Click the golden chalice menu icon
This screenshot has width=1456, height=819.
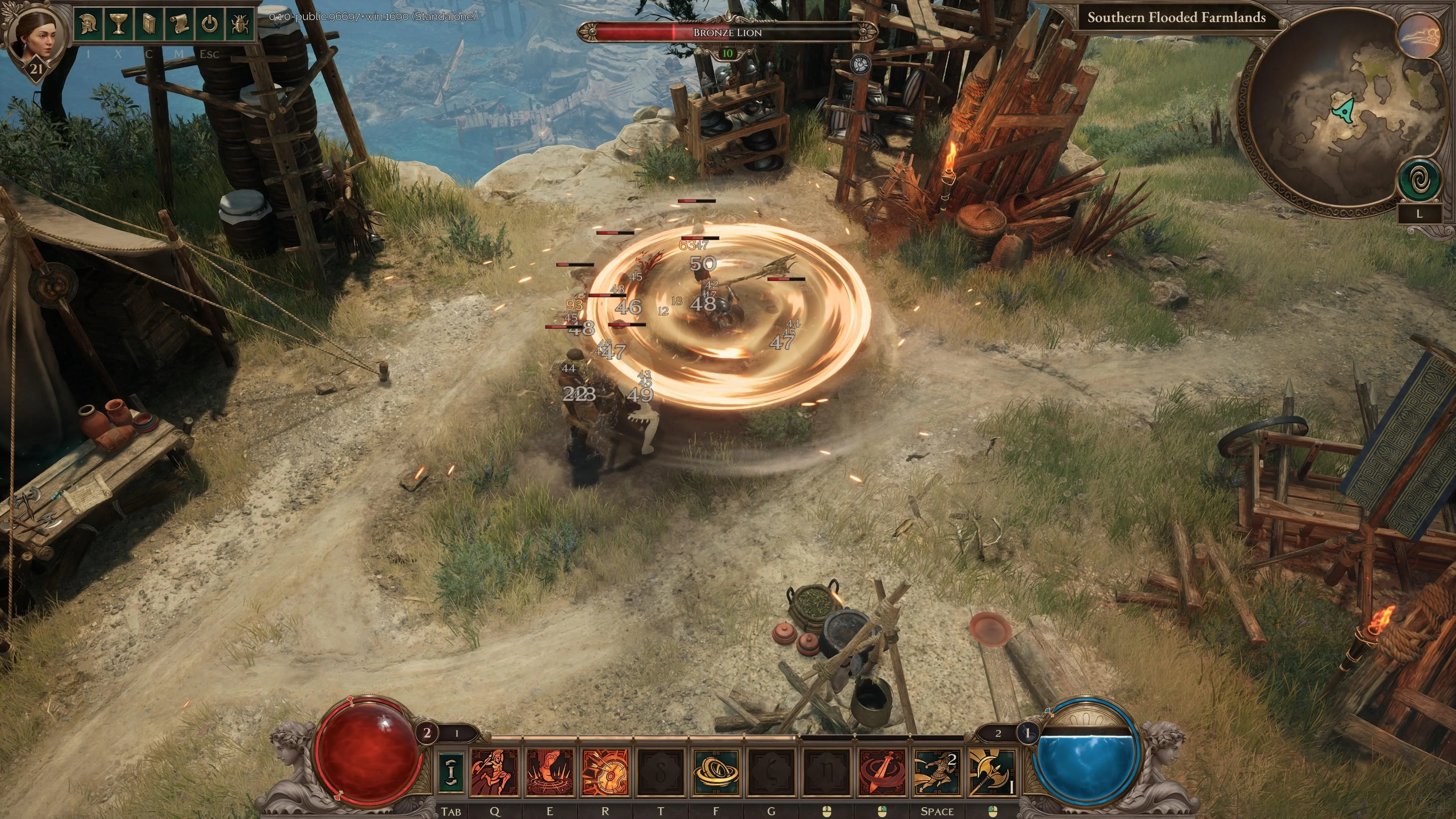(x=118, y=24)
